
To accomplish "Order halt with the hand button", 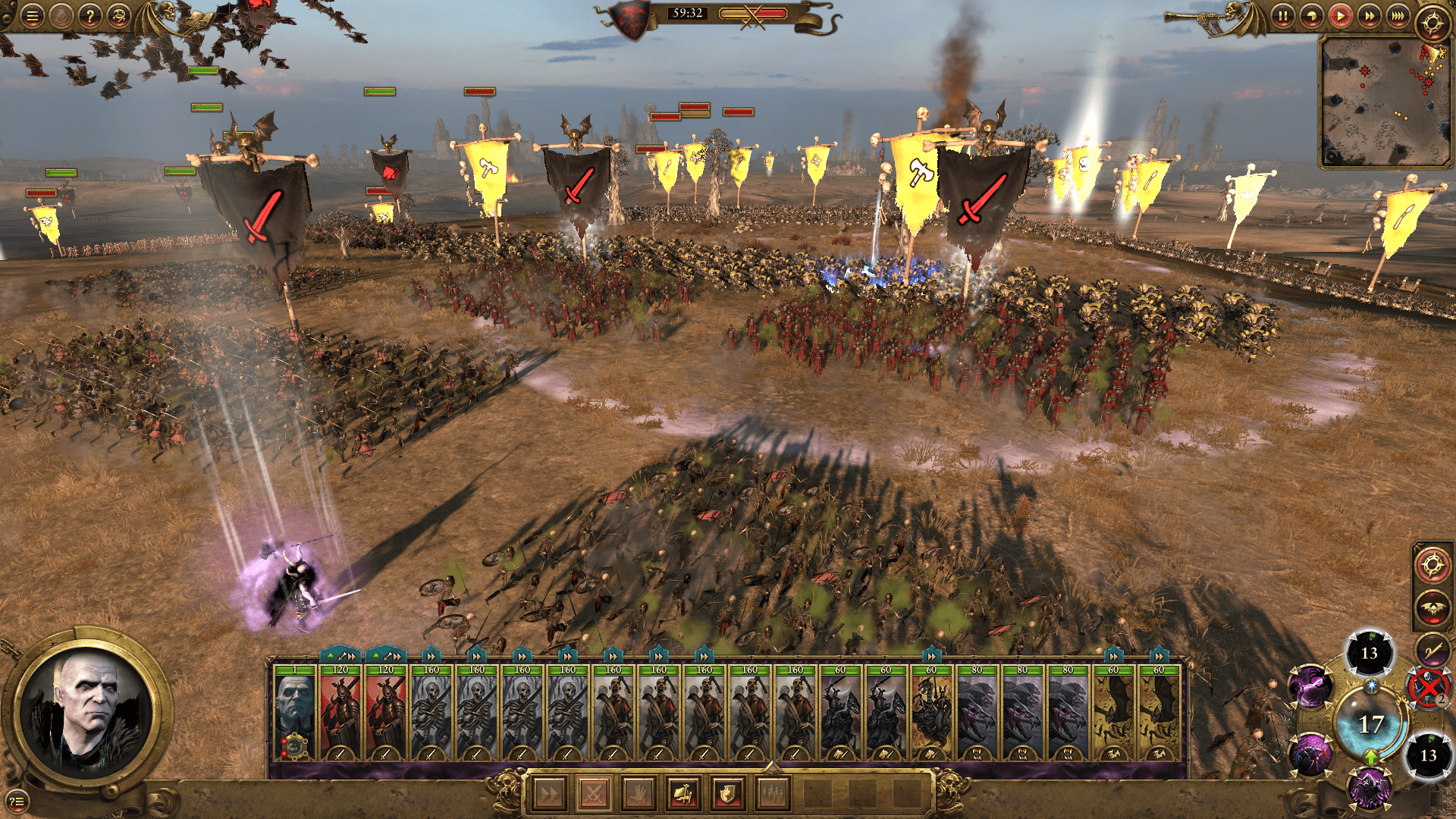I will [x=638, y=794].
